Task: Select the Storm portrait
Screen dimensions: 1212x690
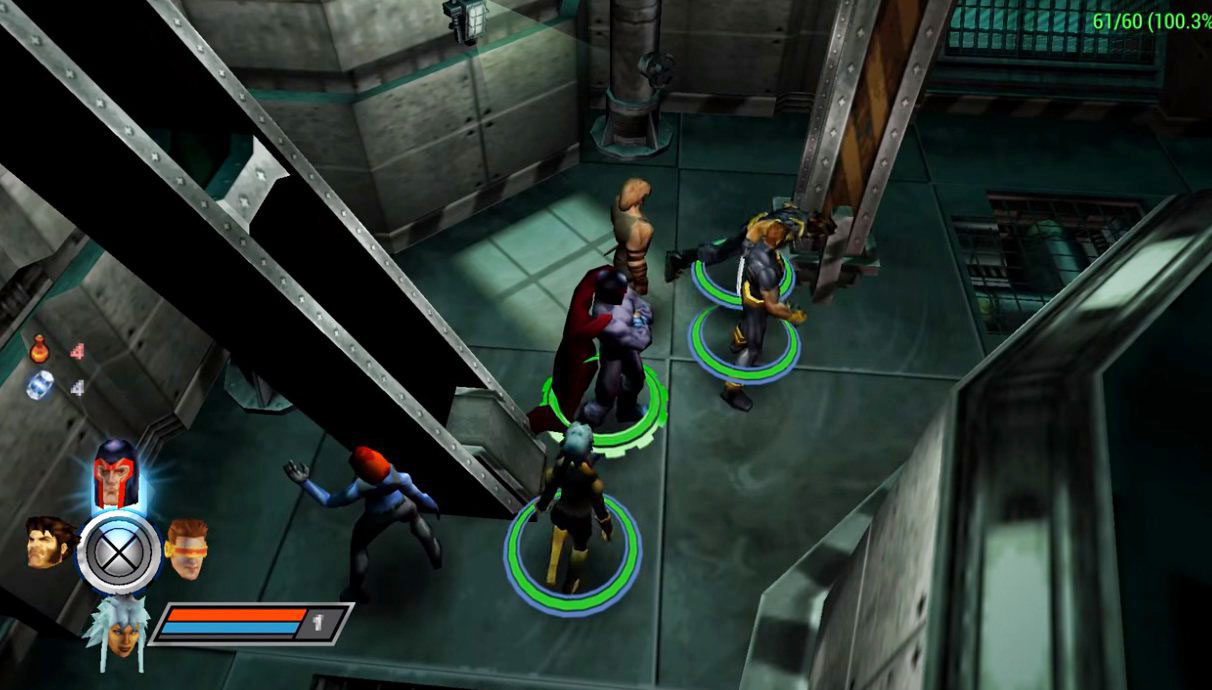Action: 117,628
